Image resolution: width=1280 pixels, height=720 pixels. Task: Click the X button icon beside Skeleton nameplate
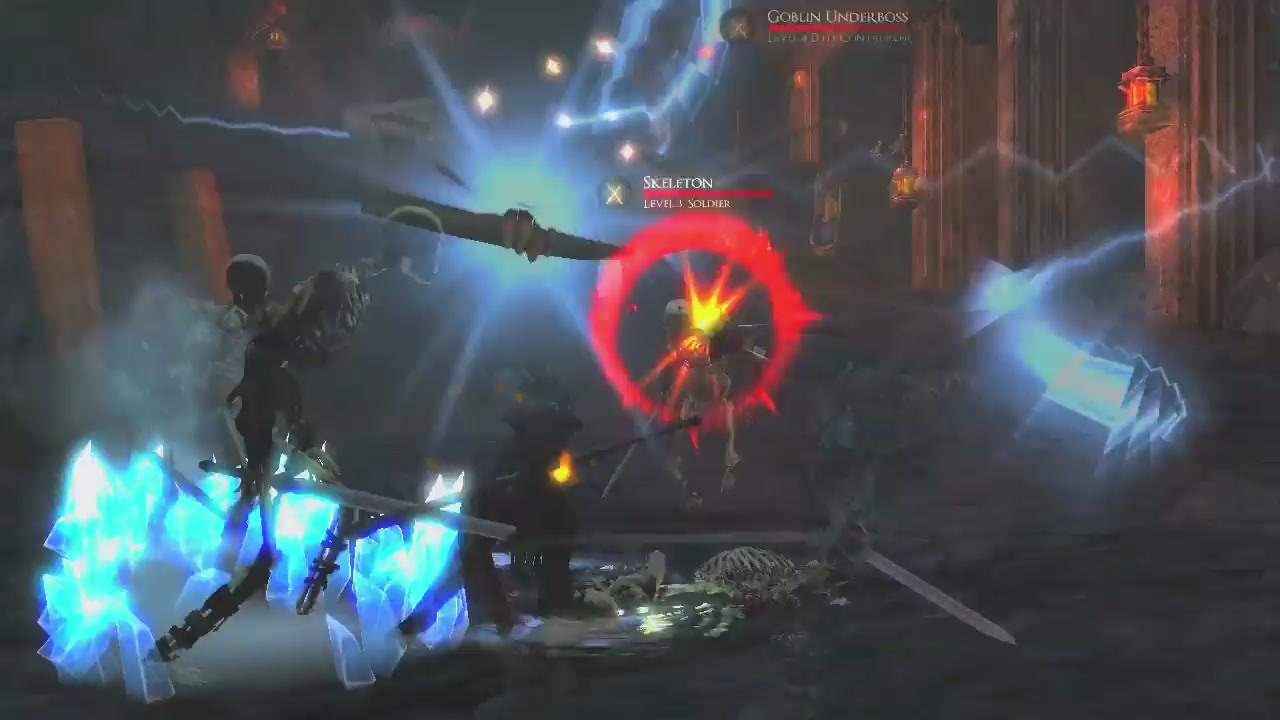pos(614,194)
